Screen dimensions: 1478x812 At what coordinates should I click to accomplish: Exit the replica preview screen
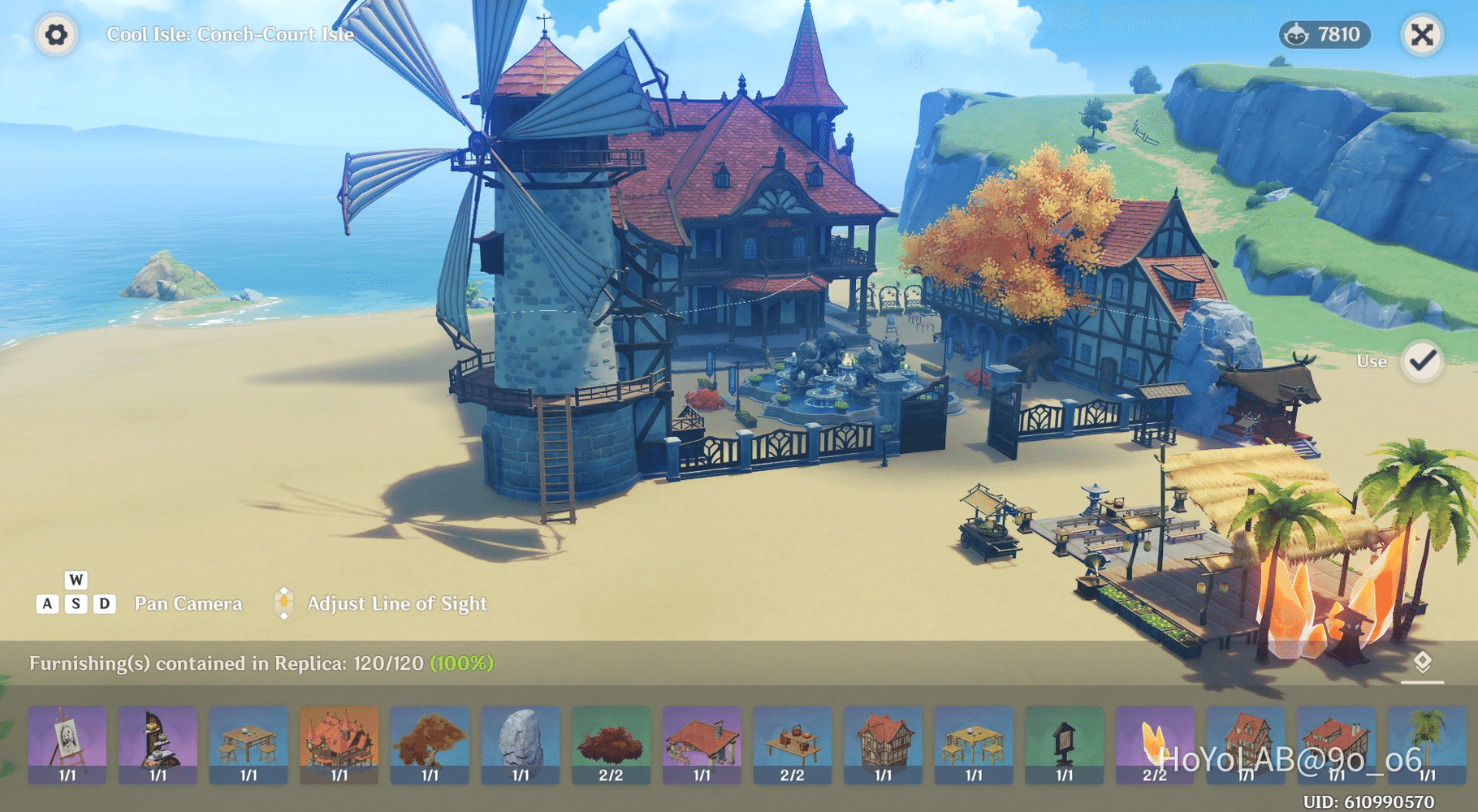pyautogui.click(x=1422, y=36)
